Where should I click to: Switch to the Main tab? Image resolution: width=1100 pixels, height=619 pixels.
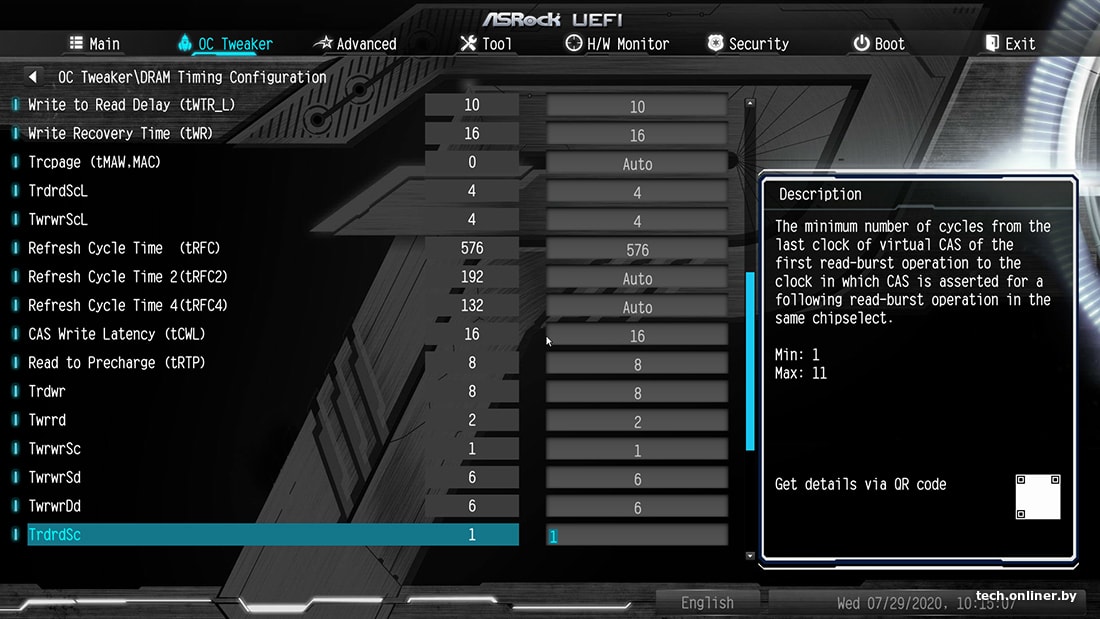94,44
